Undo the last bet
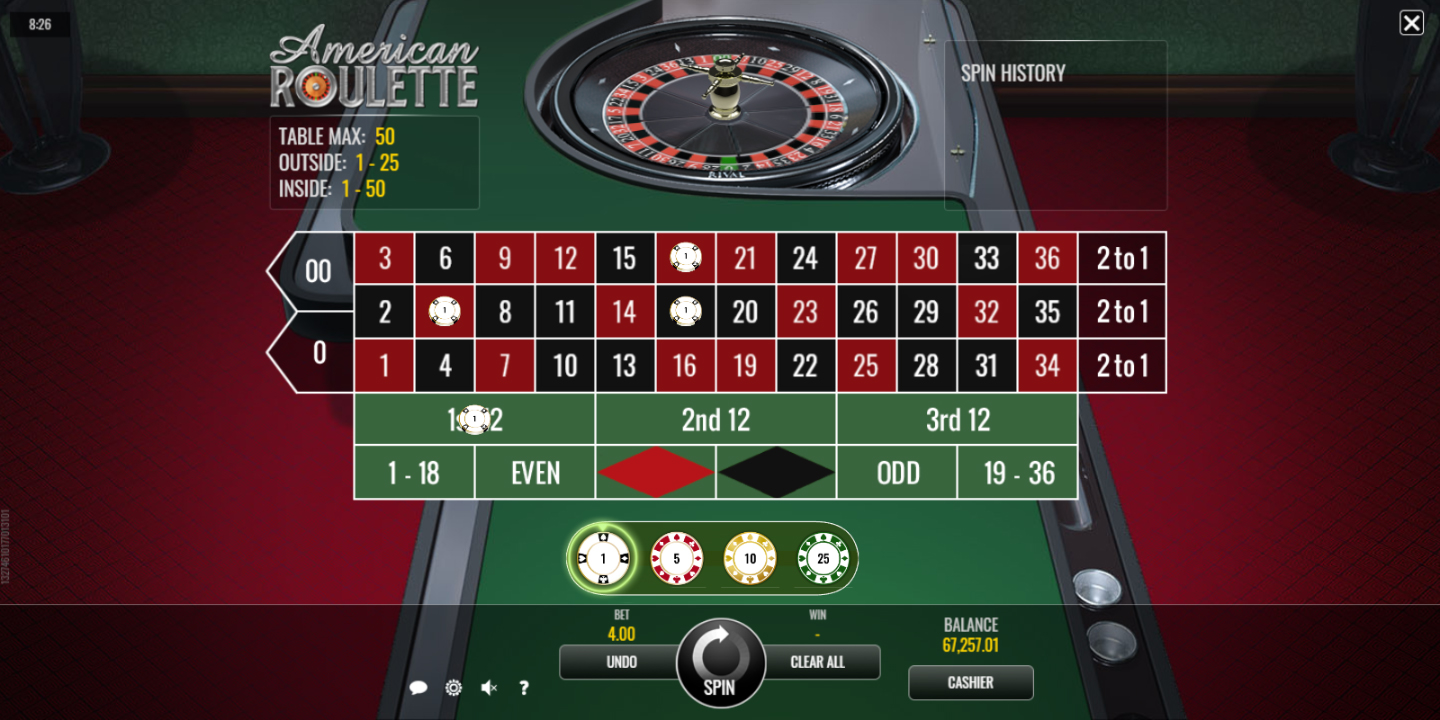 621,662
